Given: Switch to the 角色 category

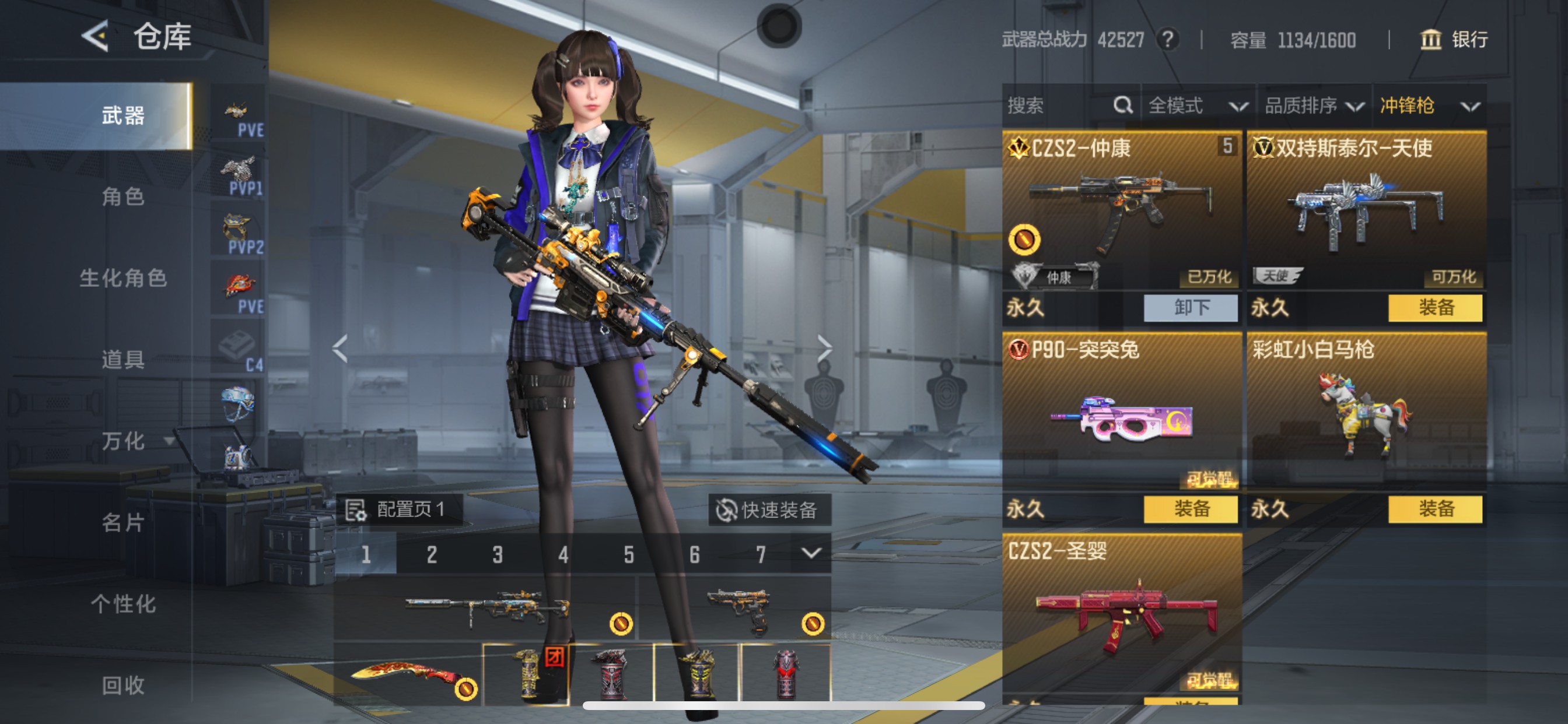Looking at the screenshot, I should (123, 196).
